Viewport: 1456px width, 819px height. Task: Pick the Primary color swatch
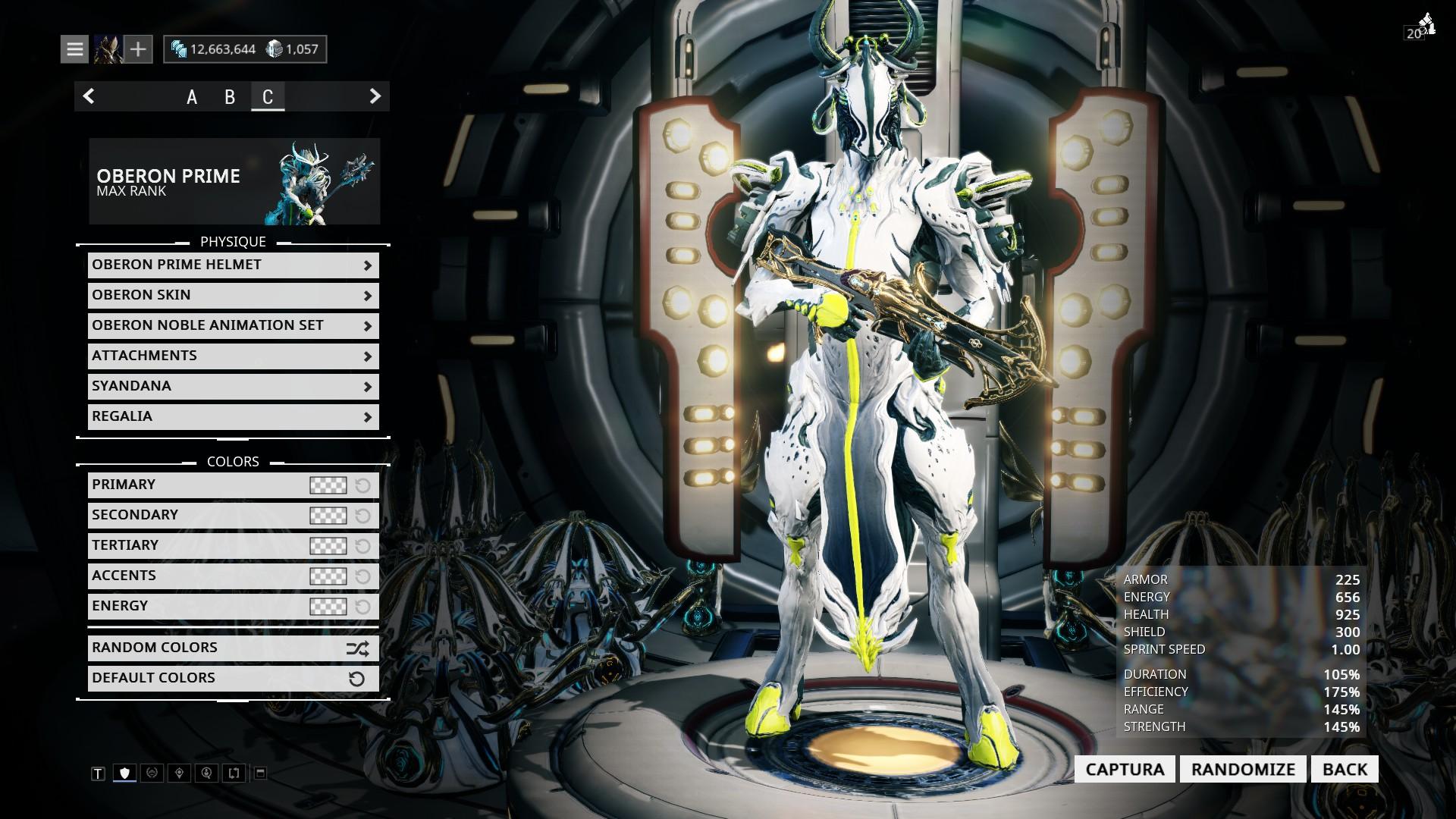(328, 485)
